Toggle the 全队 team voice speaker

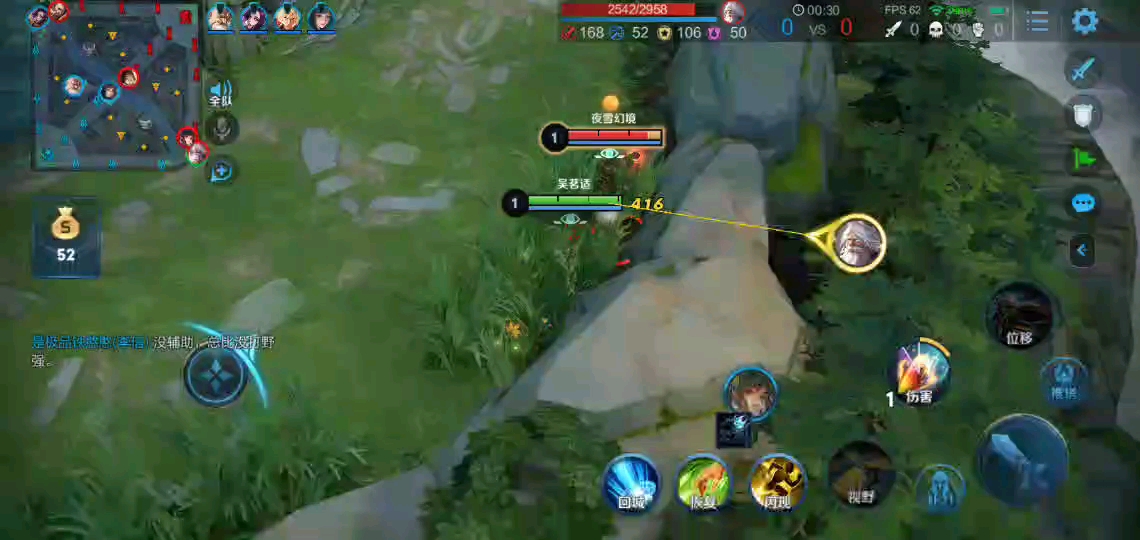(x=221, y=92)
